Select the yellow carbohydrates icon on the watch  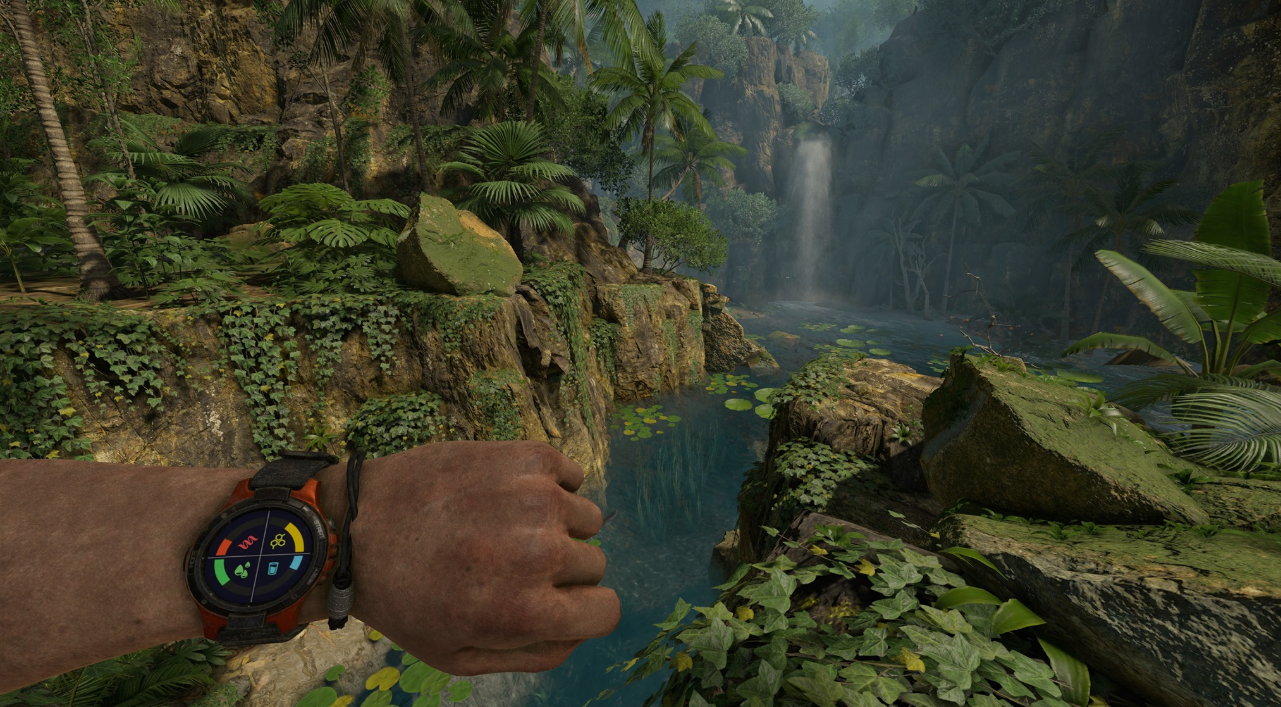(277, 541)
